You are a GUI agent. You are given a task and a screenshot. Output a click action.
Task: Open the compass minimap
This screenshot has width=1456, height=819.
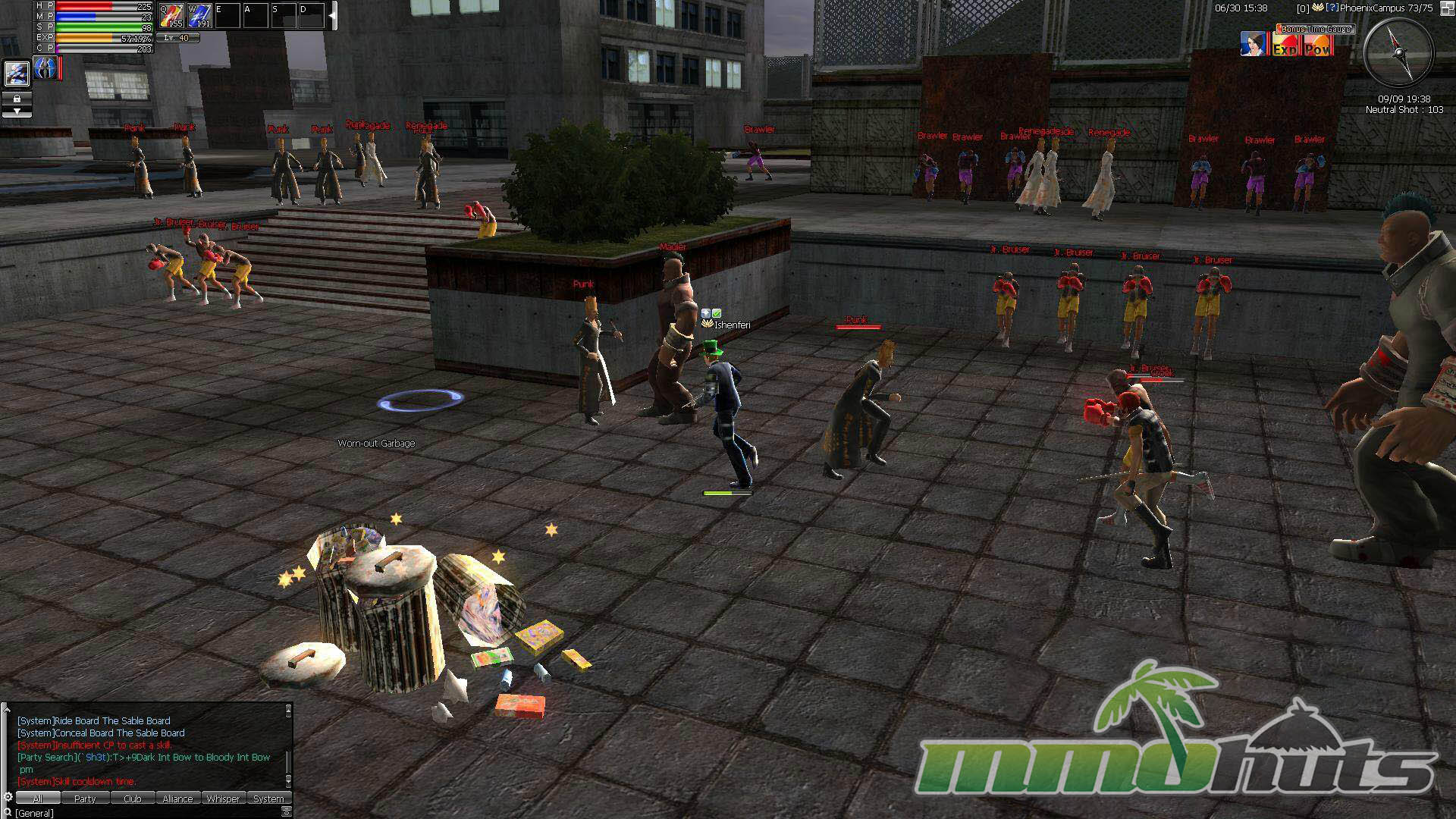(x=1399, y=53)
